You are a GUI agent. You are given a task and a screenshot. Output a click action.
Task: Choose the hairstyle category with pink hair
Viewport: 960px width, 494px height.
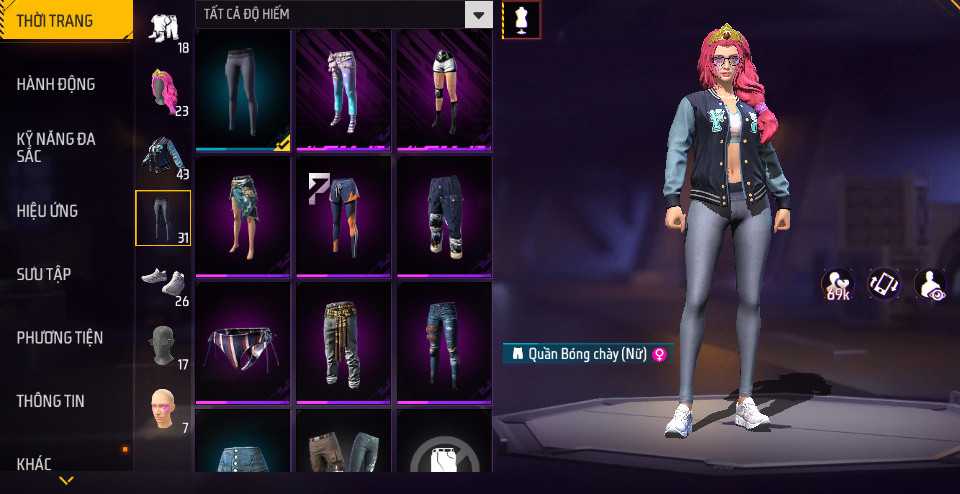pos(164,93)
